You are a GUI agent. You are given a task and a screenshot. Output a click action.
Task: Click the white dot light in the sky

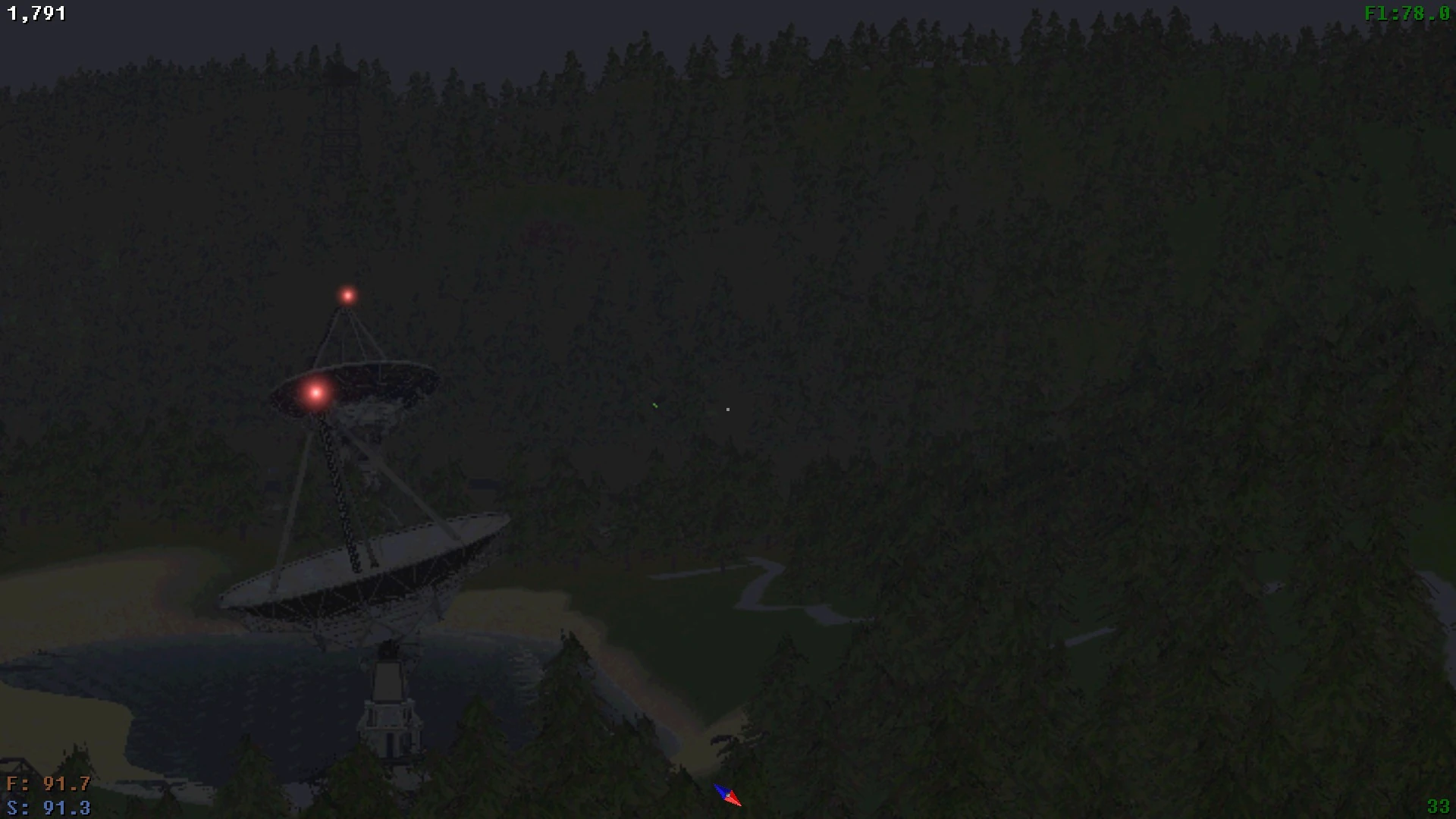click(727, 408)
